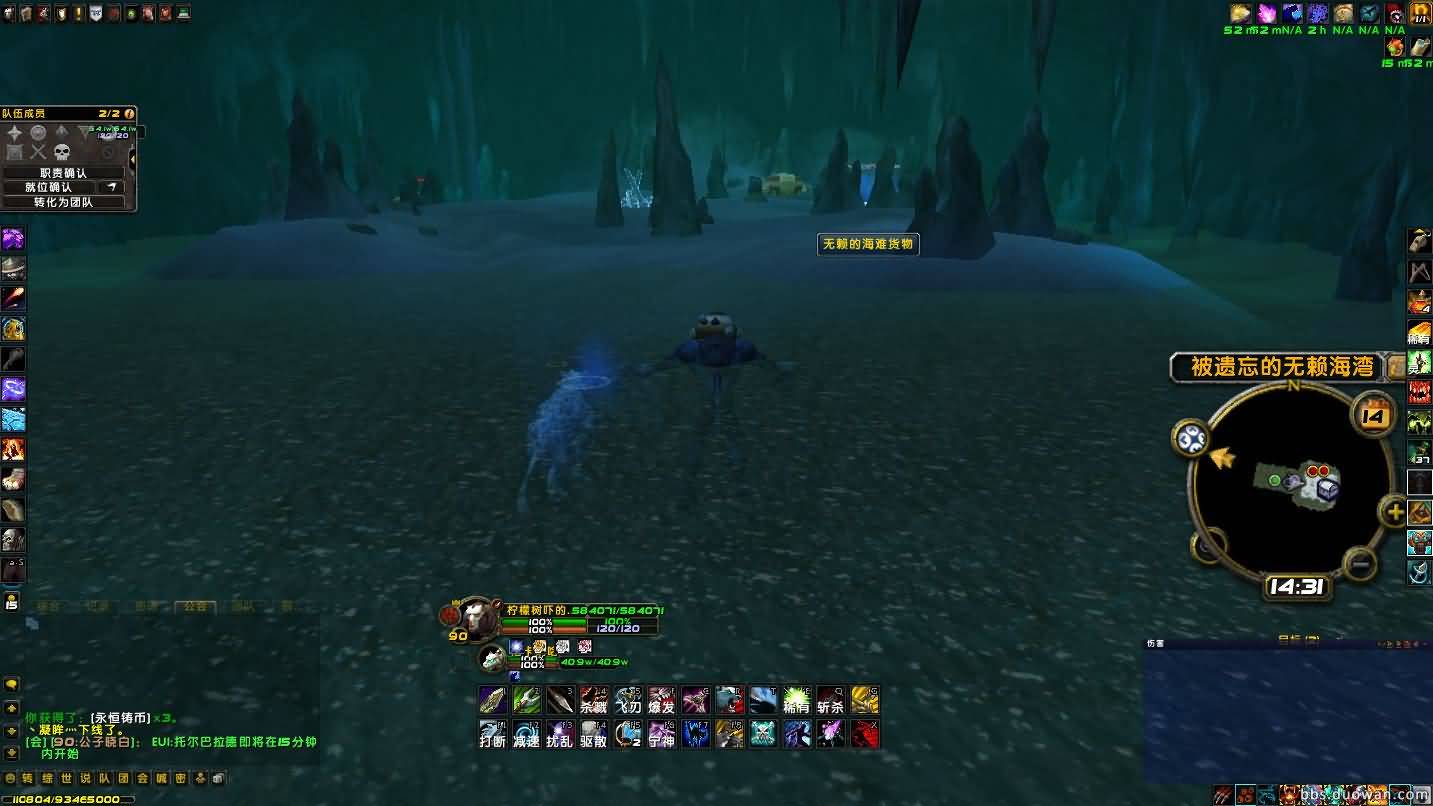This screenshot has width=1433, height=806.
Task: Activate the 斩杀 execute ability
Action: 831,700
